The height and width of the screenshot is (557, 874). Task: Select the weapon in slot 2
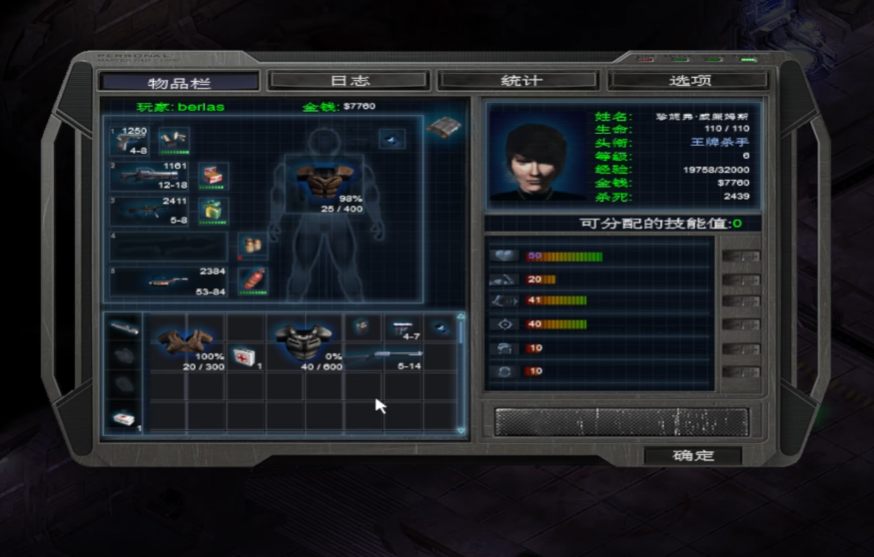[150, 176]
